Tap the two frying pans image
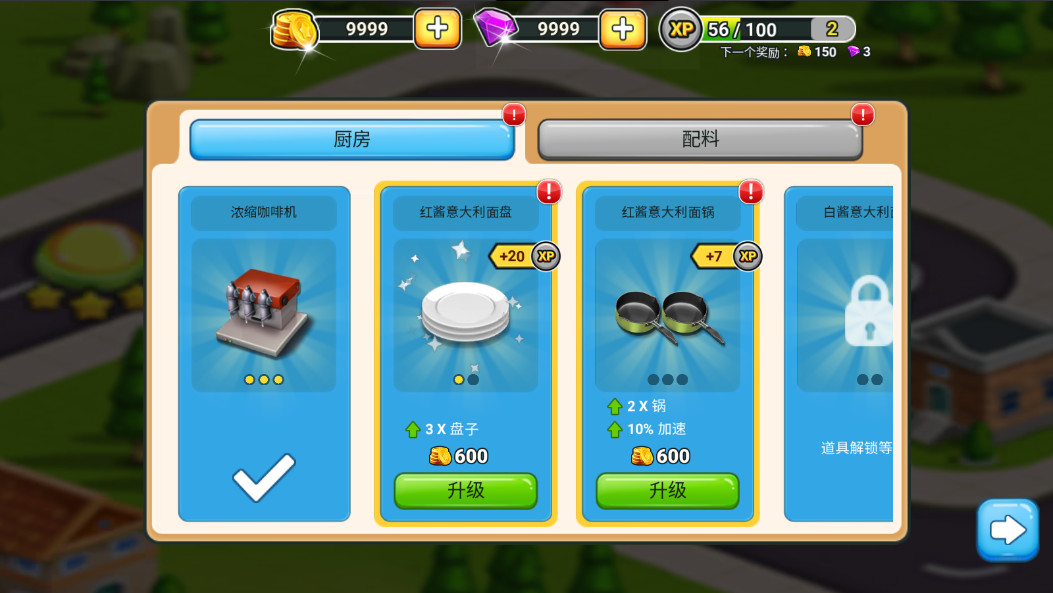The height and width of the screenshot is (593, 1053). [x=667, y=316]
